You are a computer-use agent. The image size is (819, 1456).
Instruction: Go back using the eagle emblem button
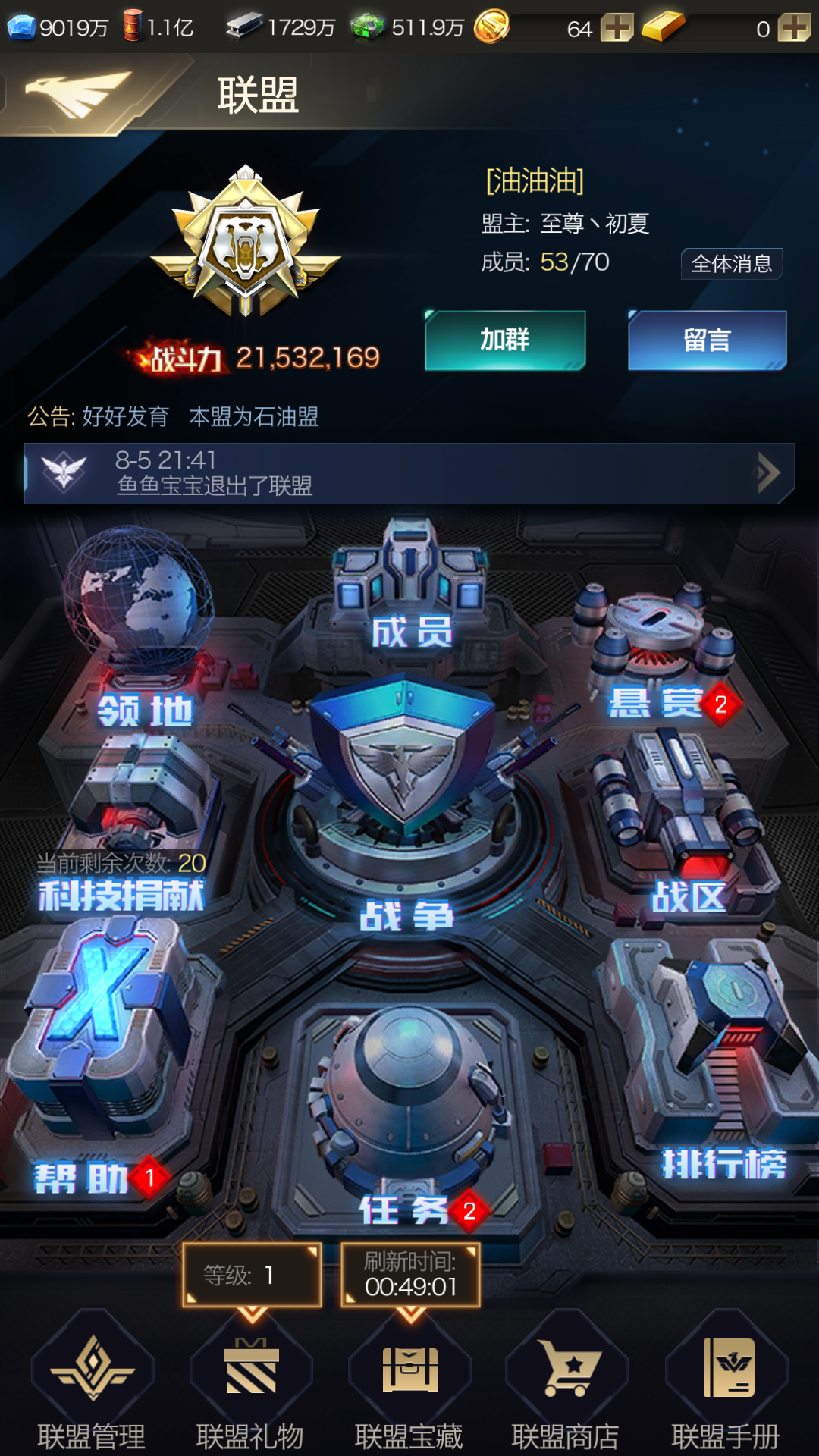point(76,94)
